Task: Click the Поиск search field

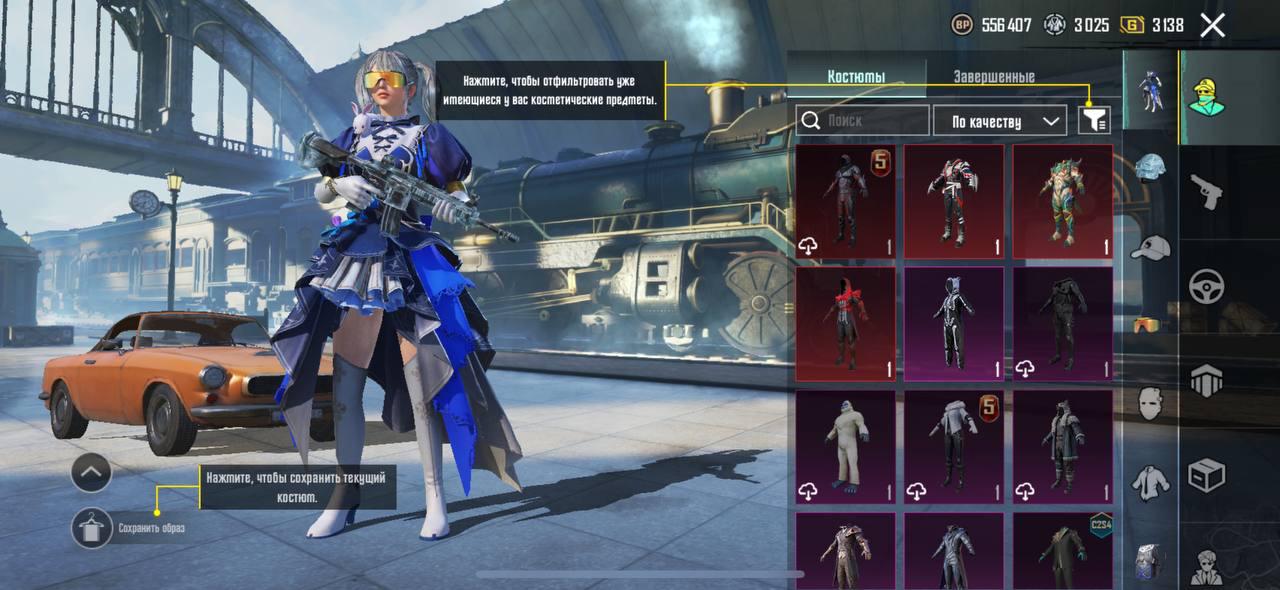Action: [863, 121]
